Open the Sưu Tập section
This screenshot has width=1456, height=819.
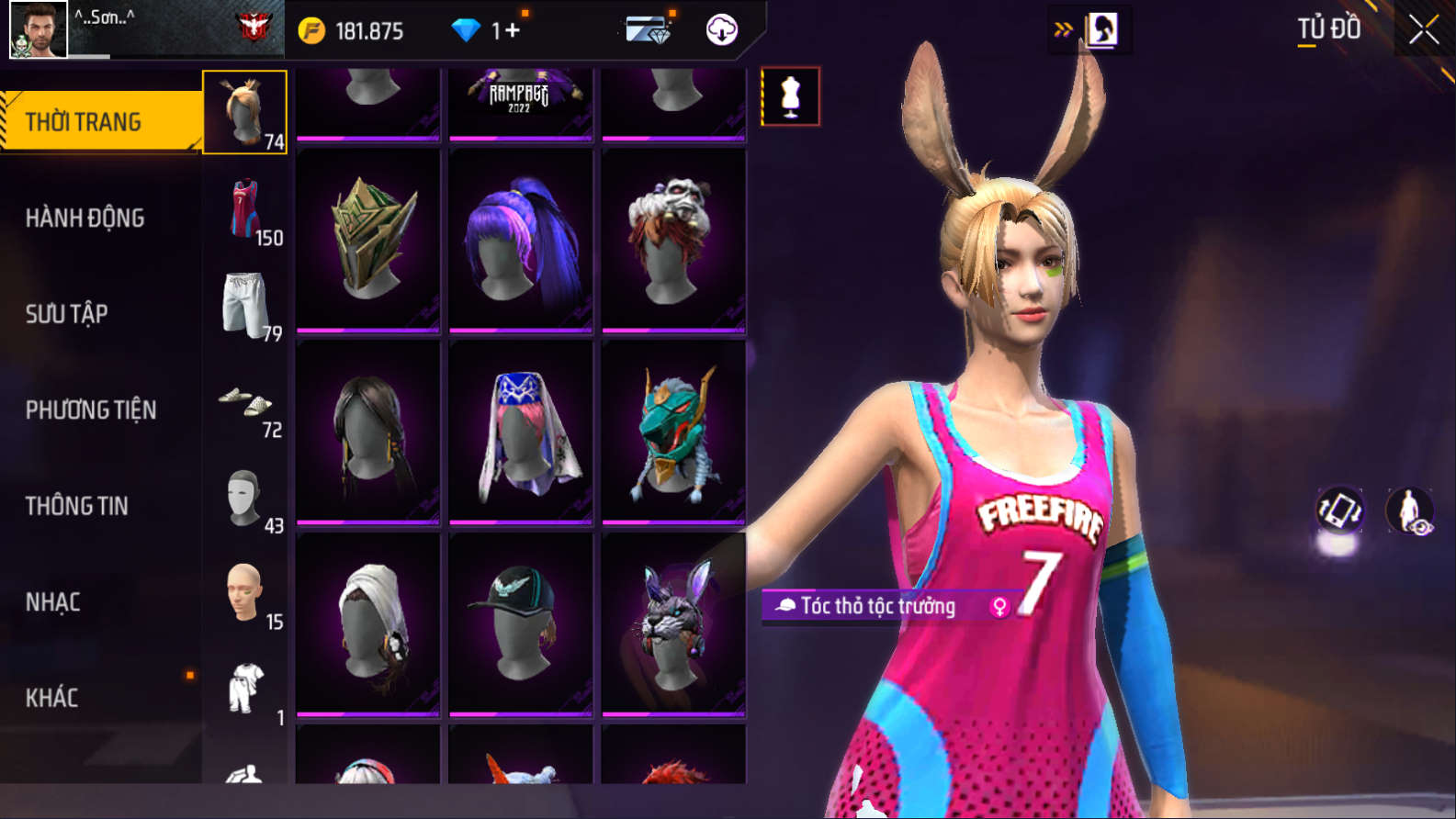click(x=67, y=314)
